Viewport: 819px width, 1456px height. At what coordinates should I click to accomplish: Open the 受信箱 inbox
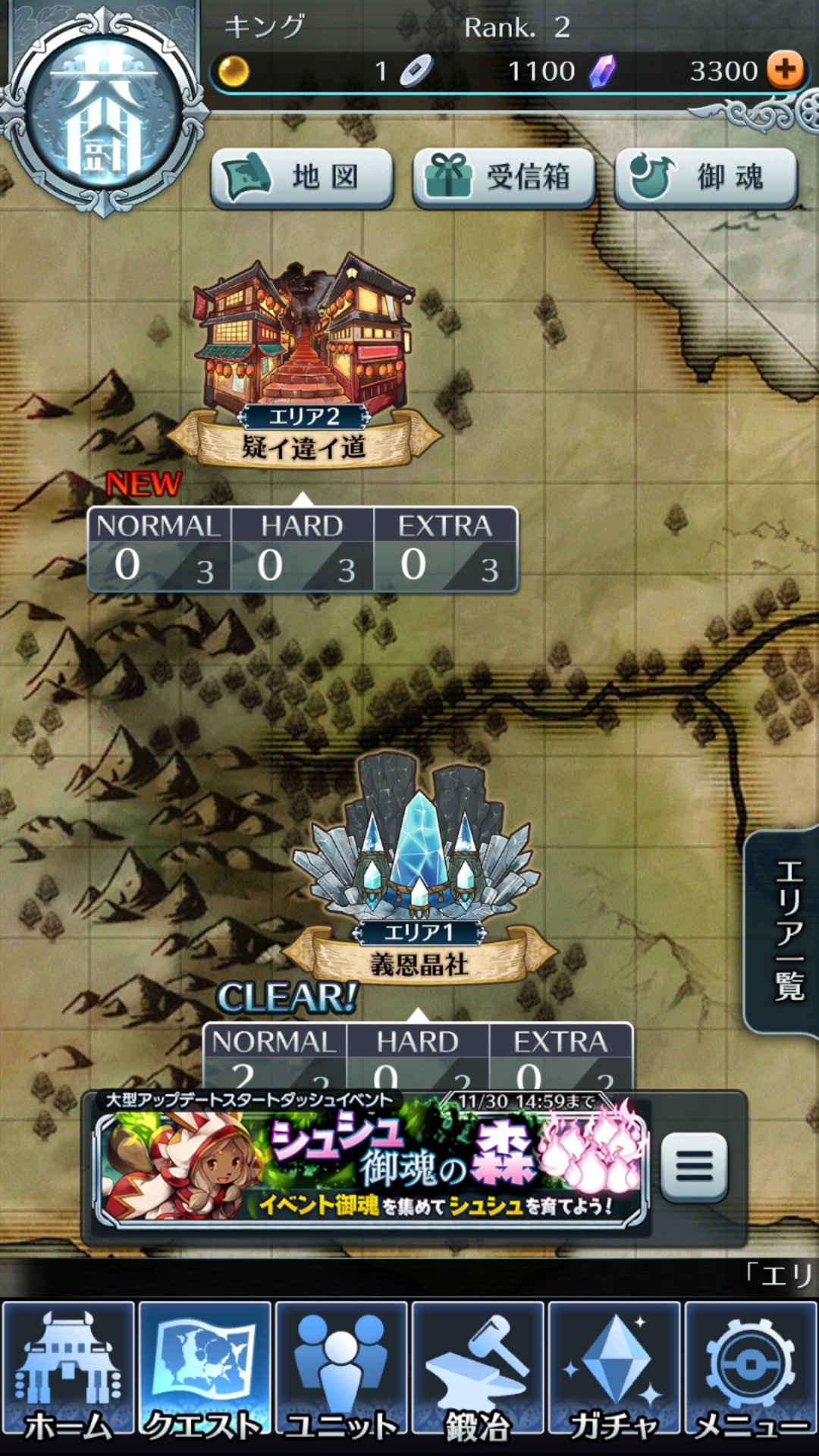click(x=504, y=177)
